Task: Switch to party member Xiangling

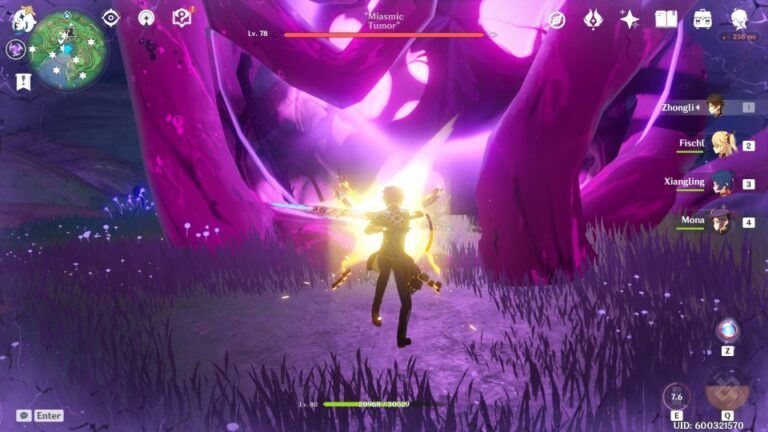Action: [720, 183]
